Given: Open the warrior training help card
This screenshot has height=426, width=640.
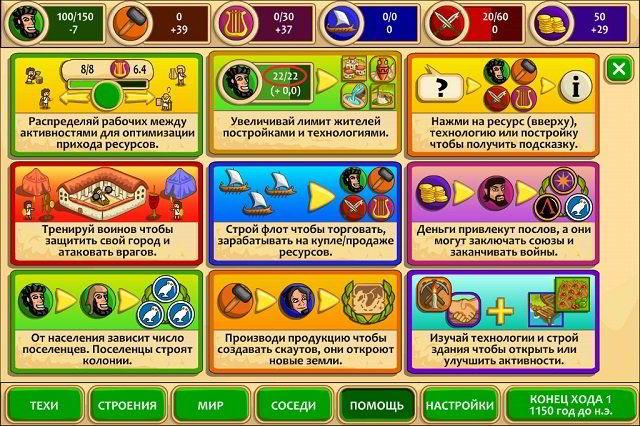Looking at the screenshot, I should [x=103, y=211].
